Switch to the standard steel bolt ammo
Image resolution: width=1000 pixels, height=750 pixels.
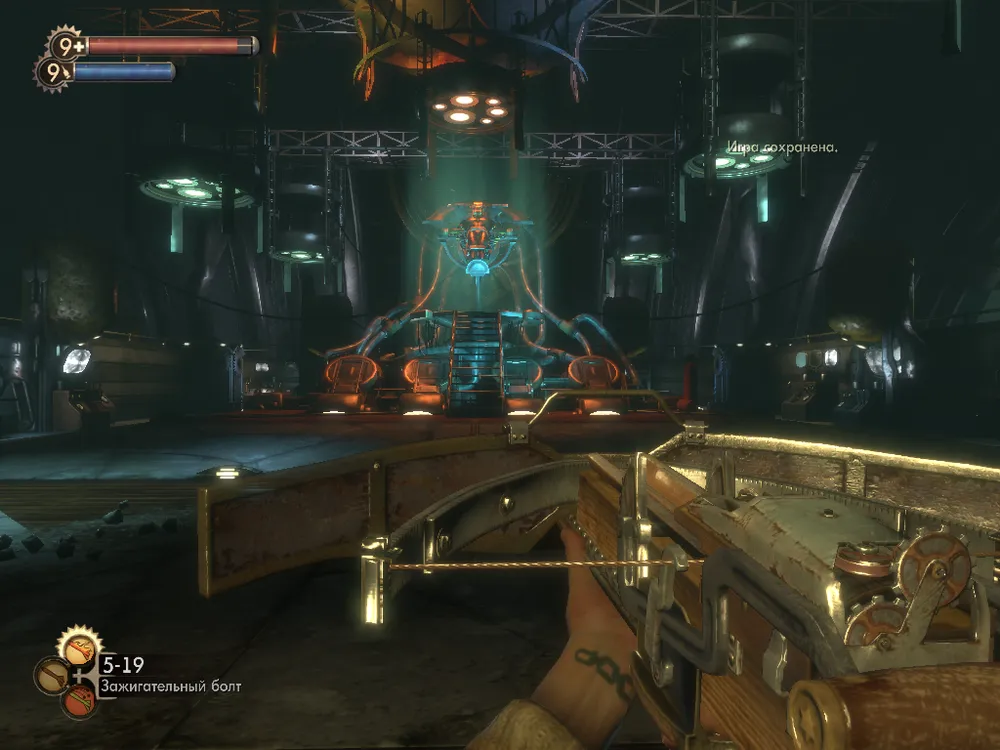[x=52, y=676]
